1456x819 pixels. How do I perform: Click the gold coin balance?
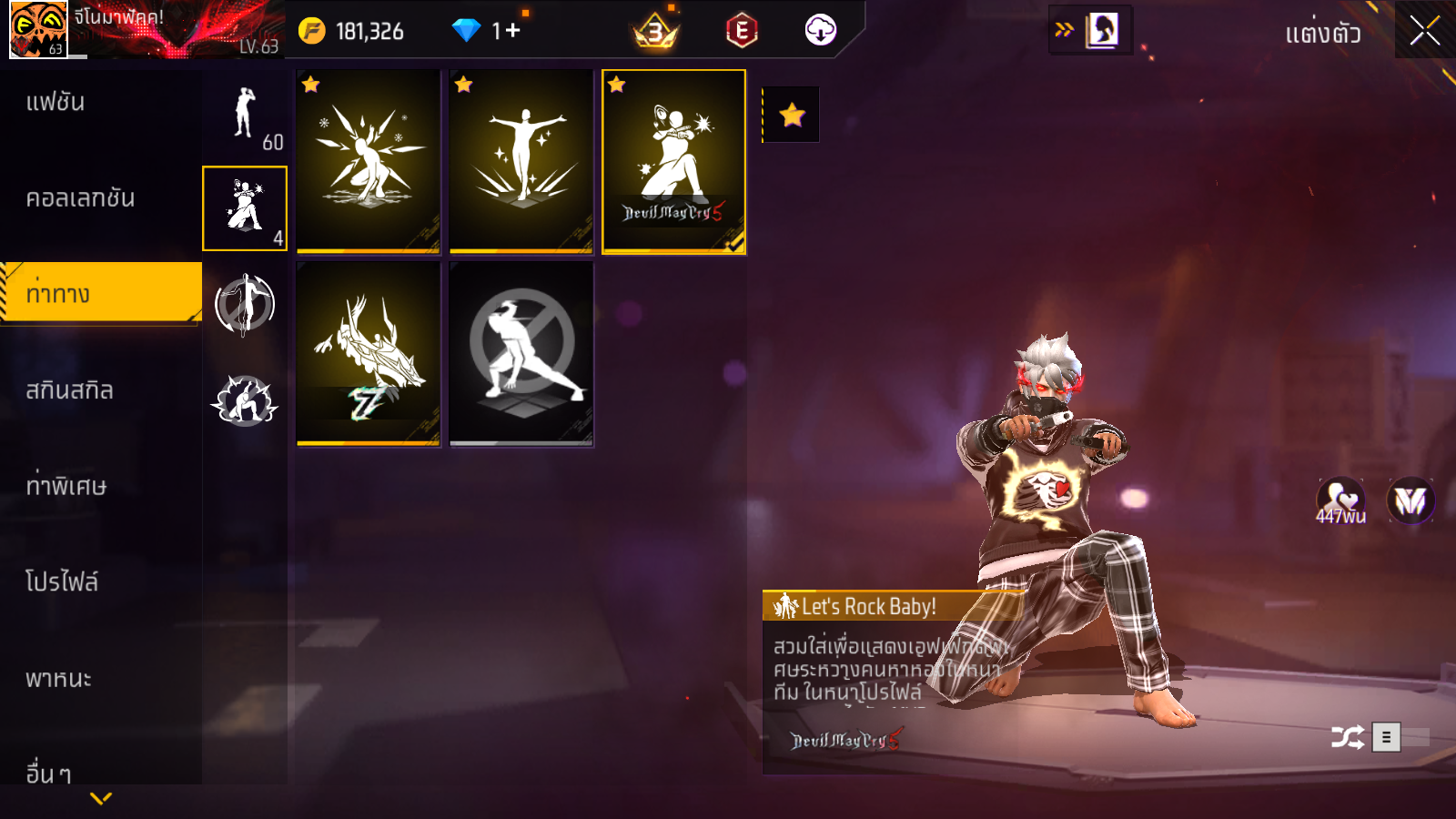pyautogui.click(x=351, y=31)
